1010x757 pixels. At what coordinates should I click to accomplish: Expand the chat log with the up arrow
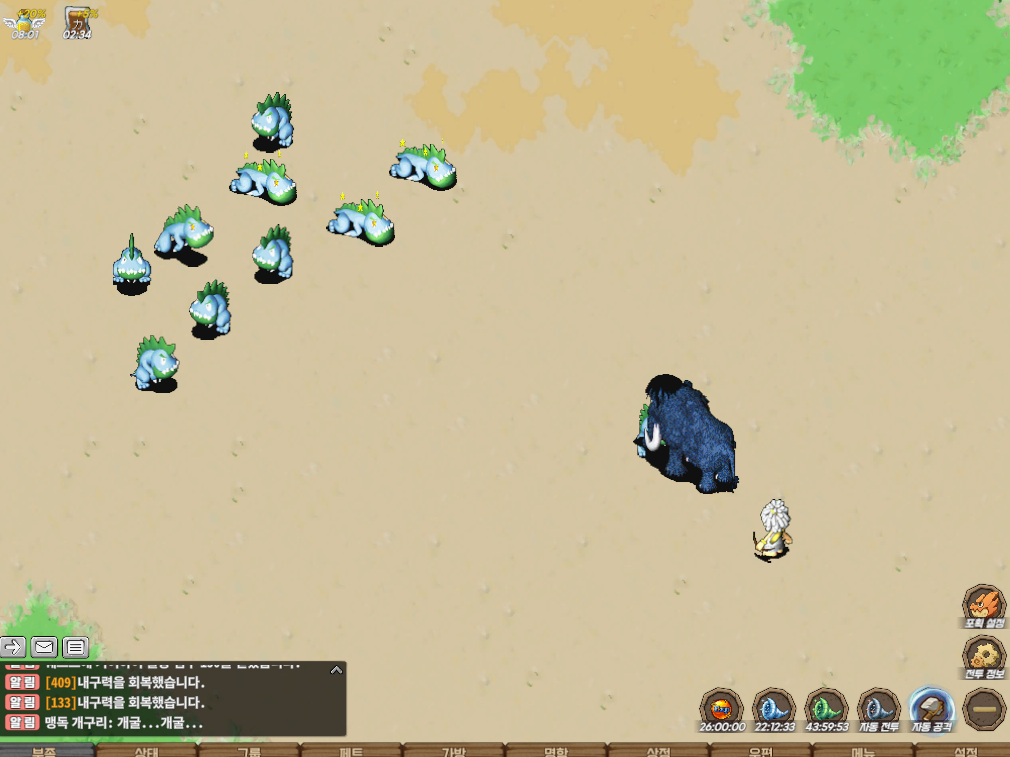(336, 670)
